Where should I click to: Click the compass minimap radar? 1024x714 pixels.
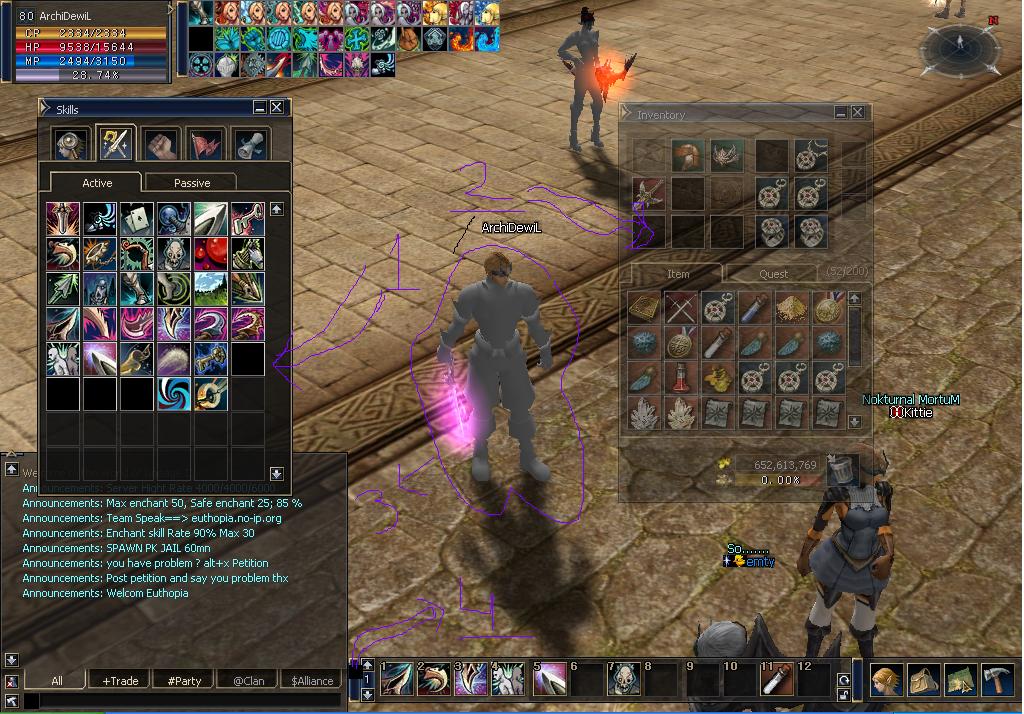coord(958,44)
